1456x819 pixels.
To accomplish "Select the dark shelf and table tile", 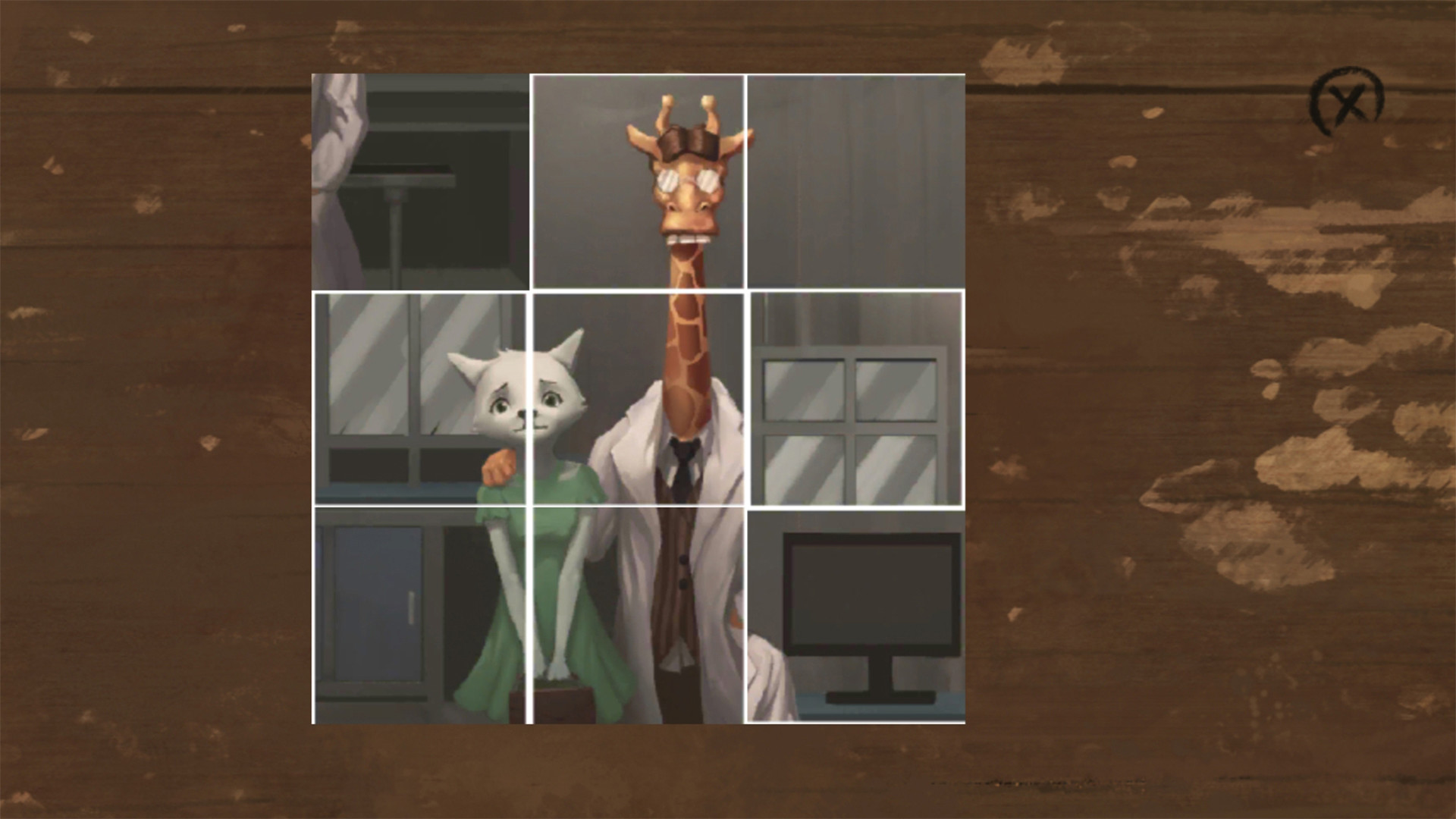I will tap(420, 182).
